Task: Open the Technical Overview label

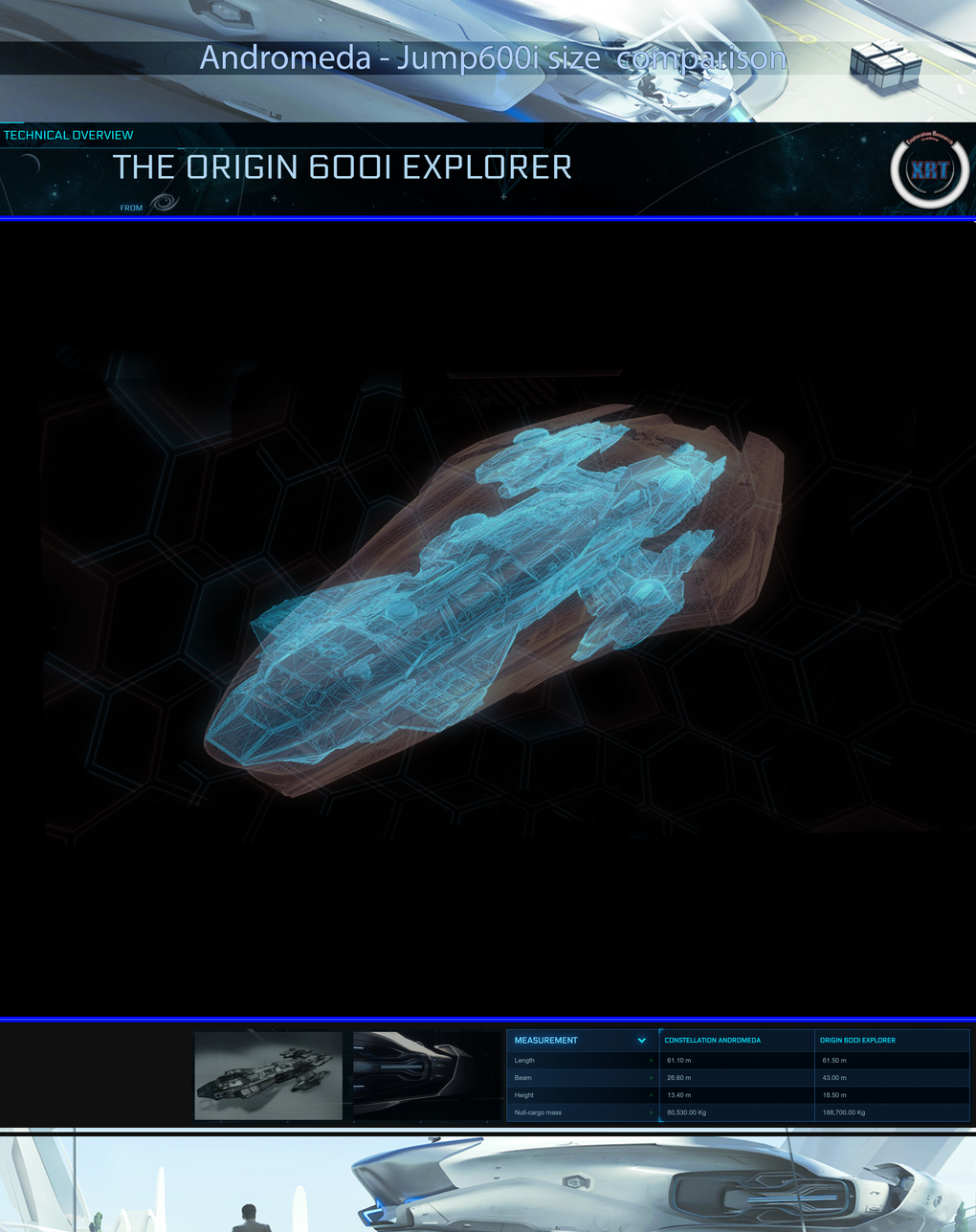Action: [x=69, y=136]
